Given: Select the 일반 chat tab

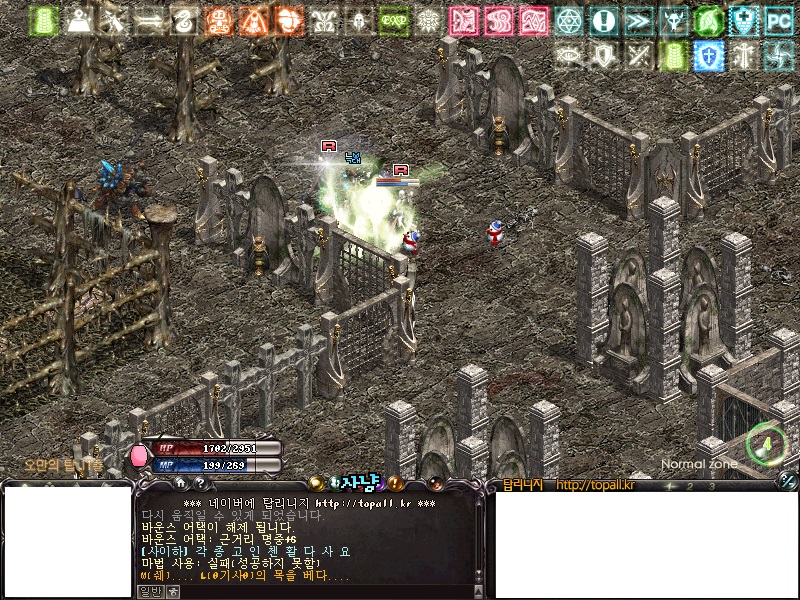Looking at the screenshot, I should tap(149, 592).
